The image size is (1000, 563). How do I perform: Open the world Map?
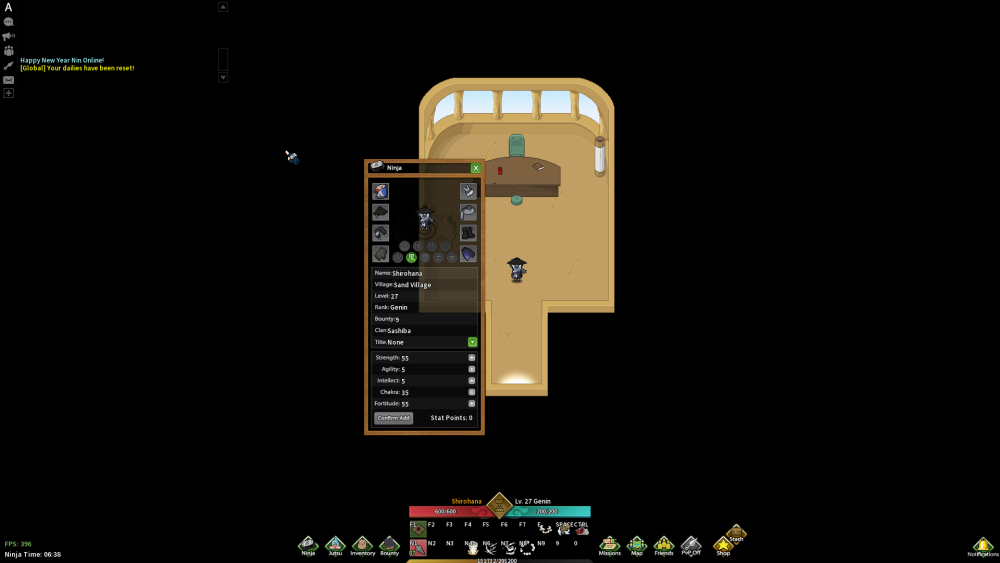pyautogui.click(x=637, y=545)
